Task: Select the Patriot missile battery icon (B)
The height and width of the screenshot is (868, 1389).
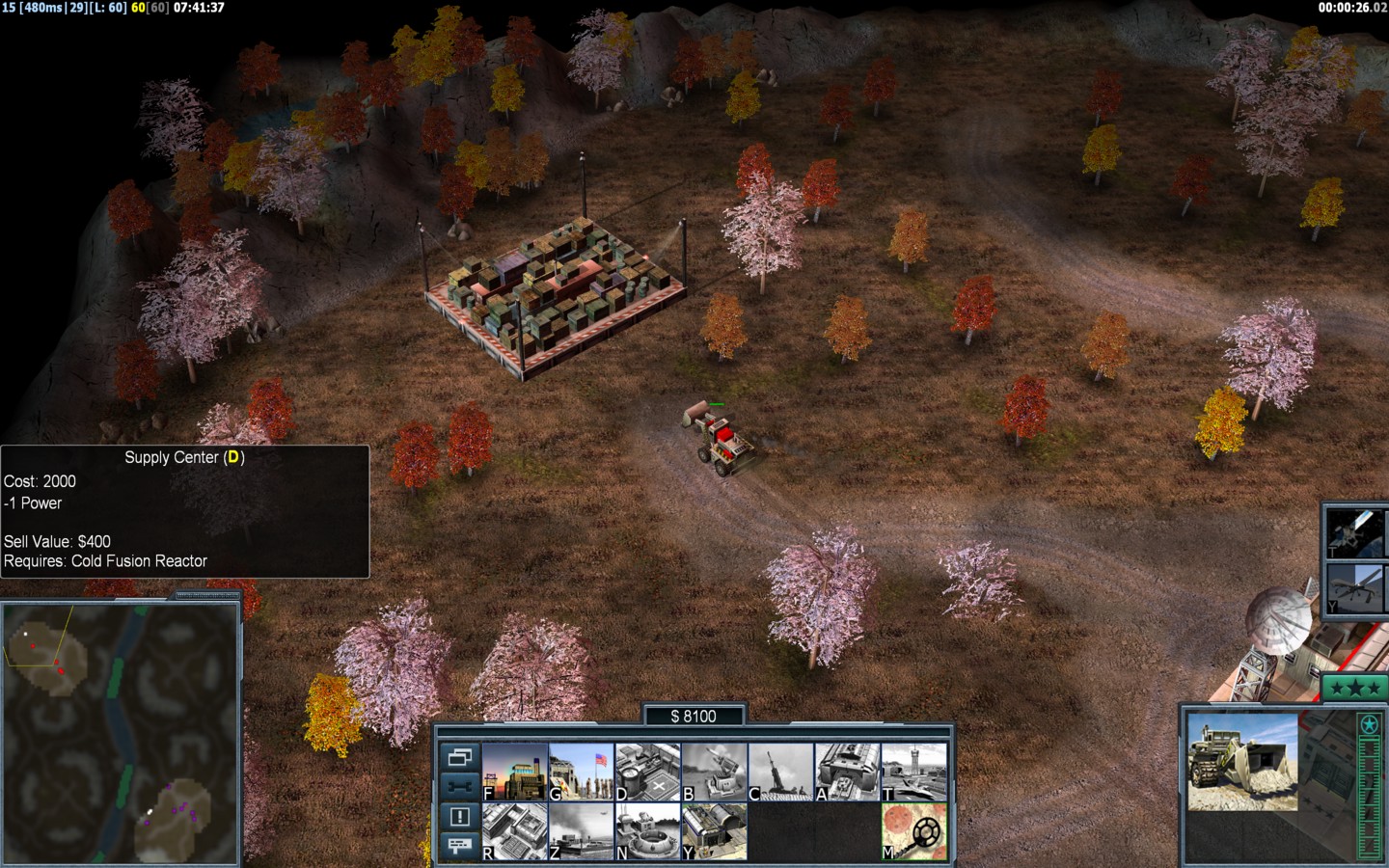Action: point(715,772)
